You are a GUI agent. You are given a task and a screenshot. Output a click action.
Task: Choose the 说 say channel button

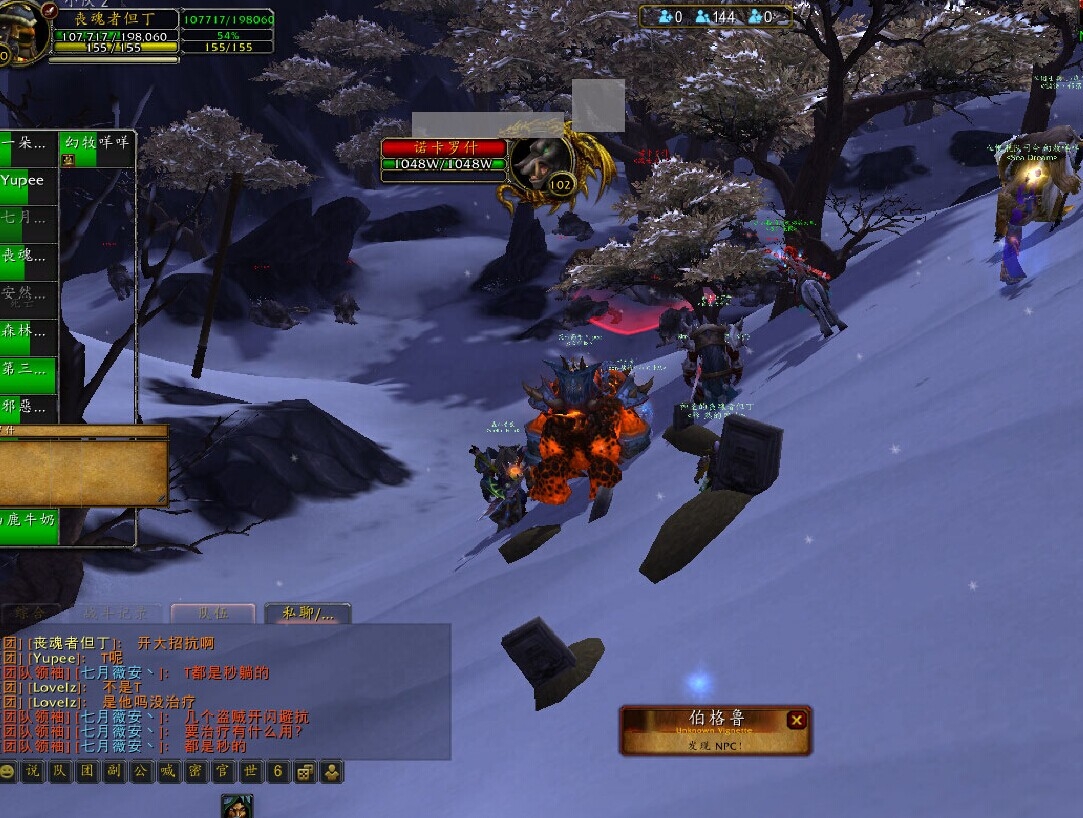[33, 772]
